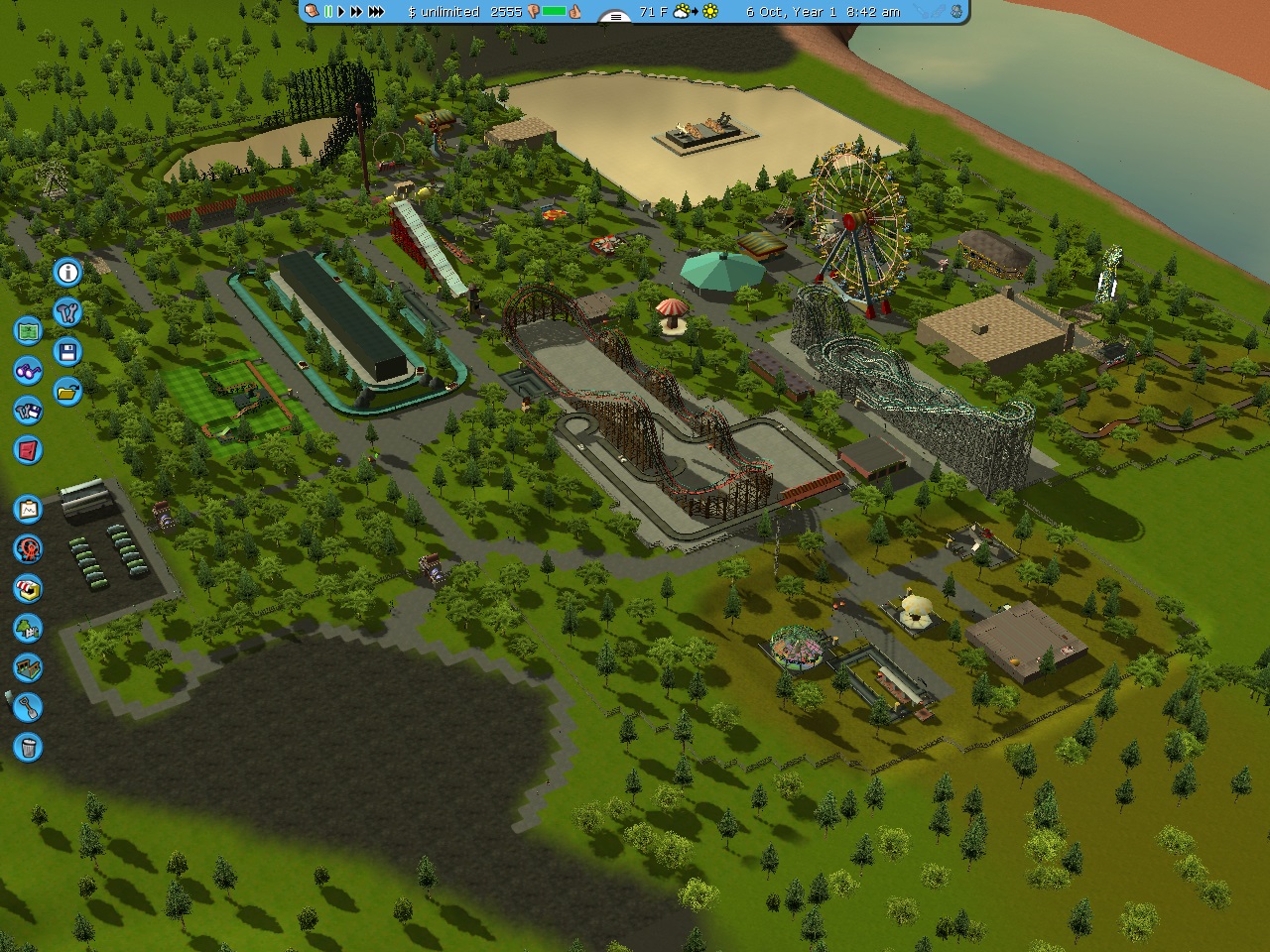Exit via the red door icon
The width and height of the screenshot is (1270, 952).
click(28, 450)
